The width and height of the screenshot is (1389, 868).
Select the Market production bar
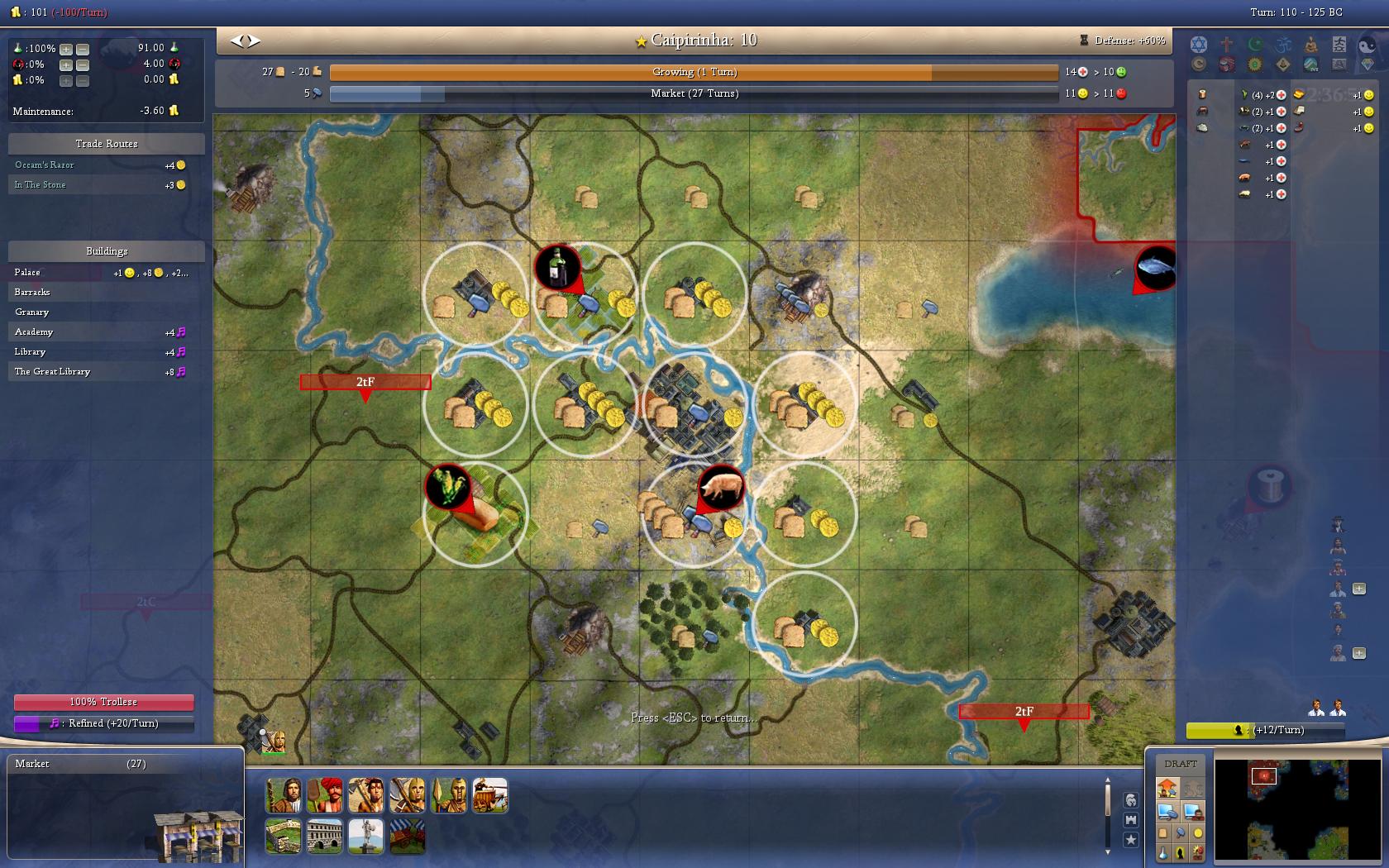693,94
